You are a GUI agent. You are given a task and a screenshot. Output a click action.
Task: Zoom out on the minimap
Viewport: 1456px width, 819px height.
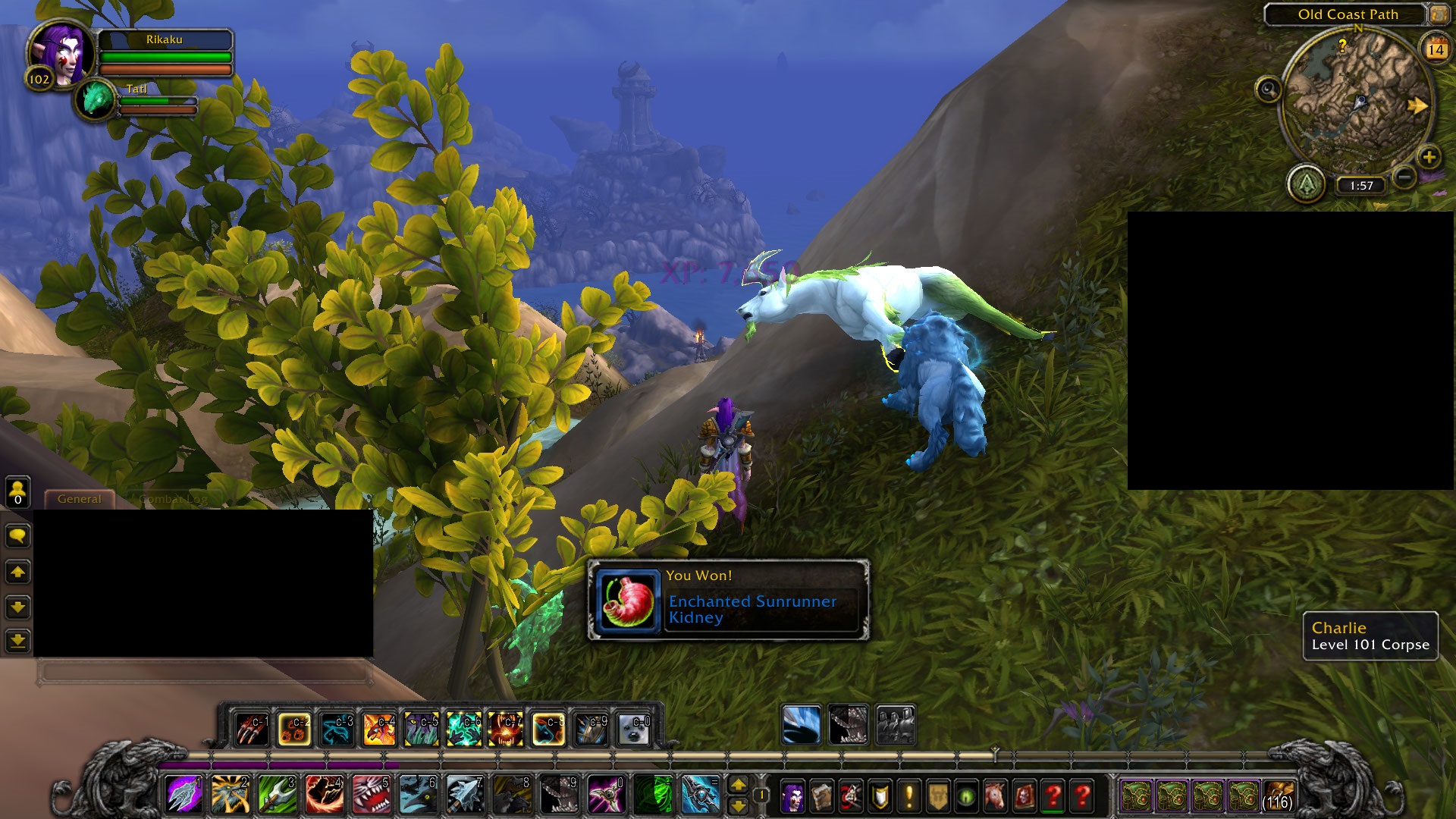(1404, 177)
